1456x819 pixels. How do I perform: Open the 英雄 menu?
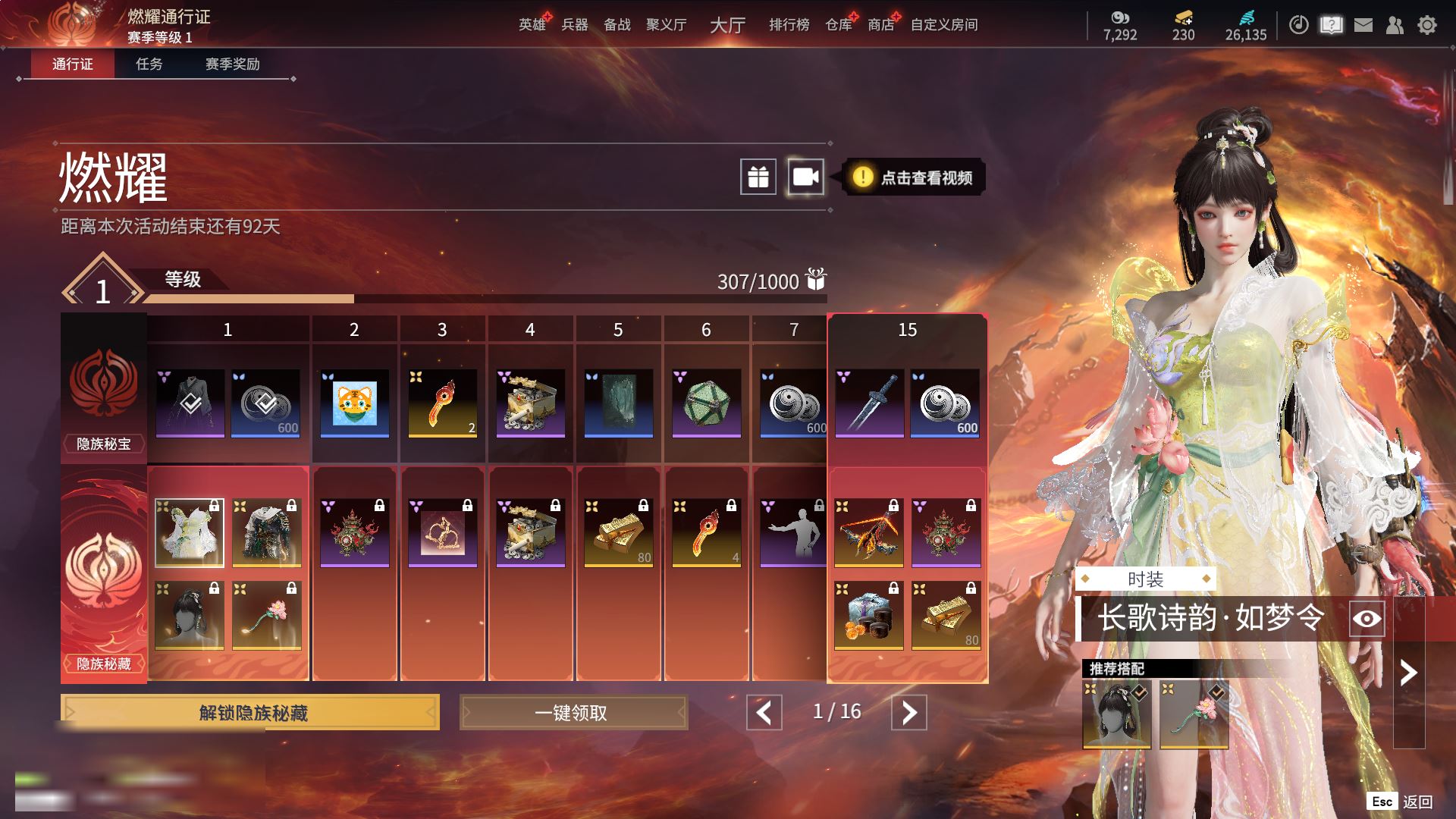tap(532, 25)
